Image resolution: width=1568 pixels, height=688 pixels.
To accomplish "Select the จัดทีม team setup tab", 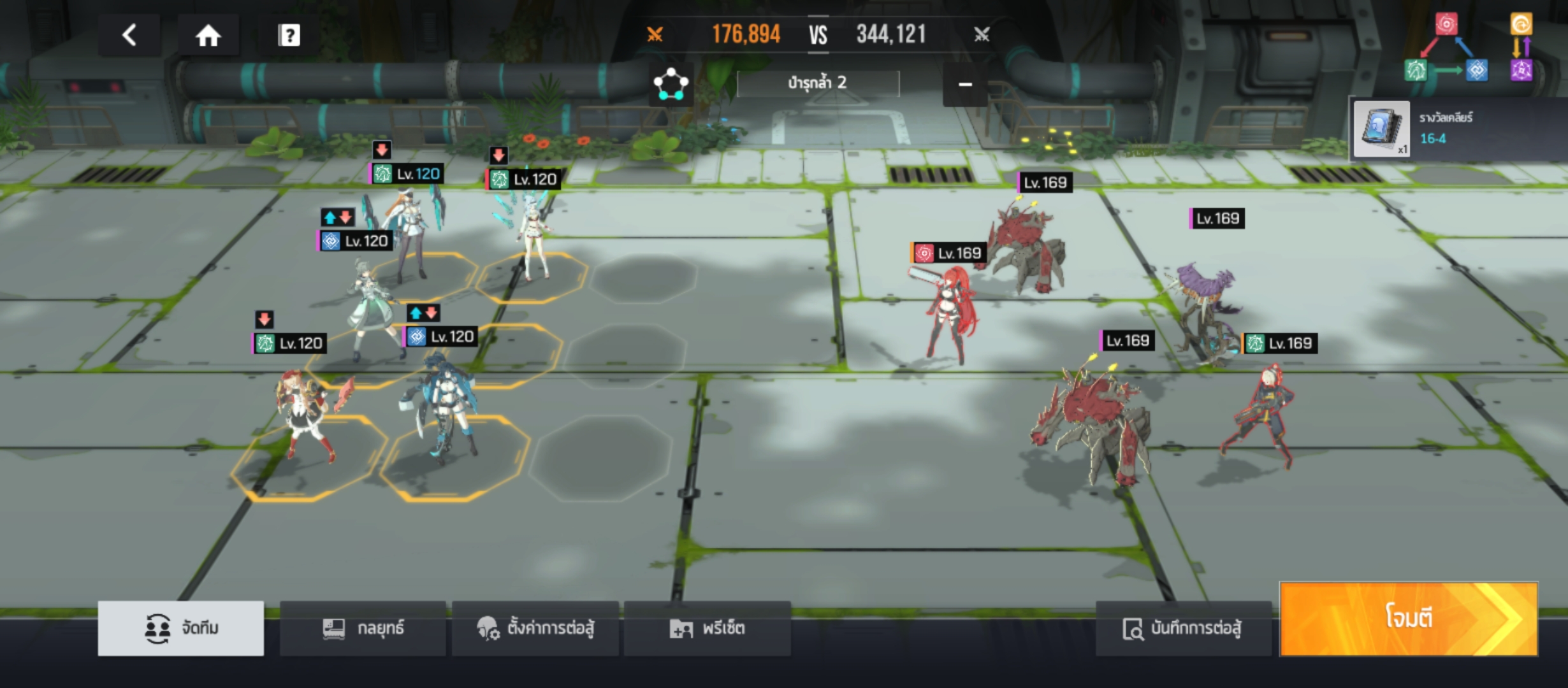I will tap(181, 628).
